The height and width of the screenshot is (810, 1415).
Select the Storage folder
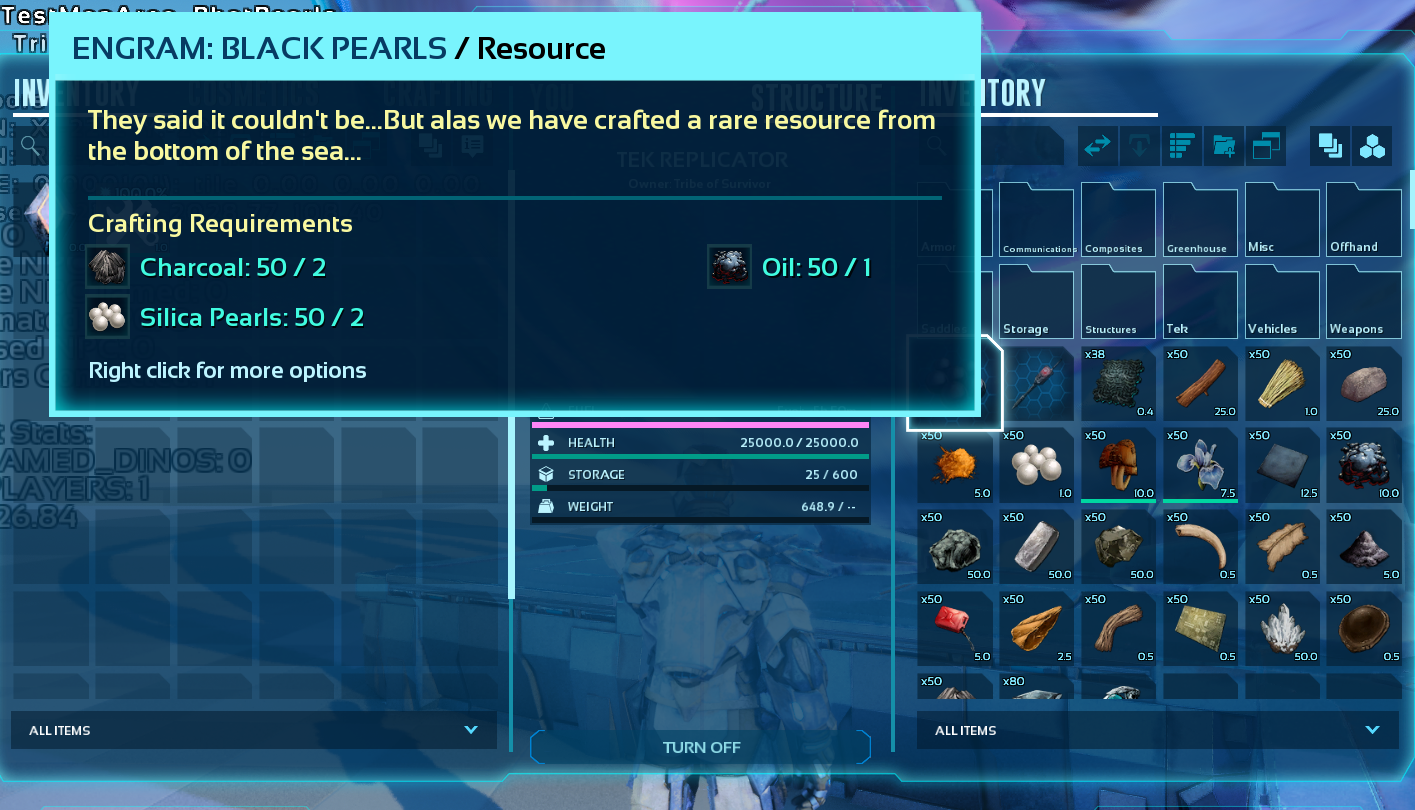[1036, 302]
